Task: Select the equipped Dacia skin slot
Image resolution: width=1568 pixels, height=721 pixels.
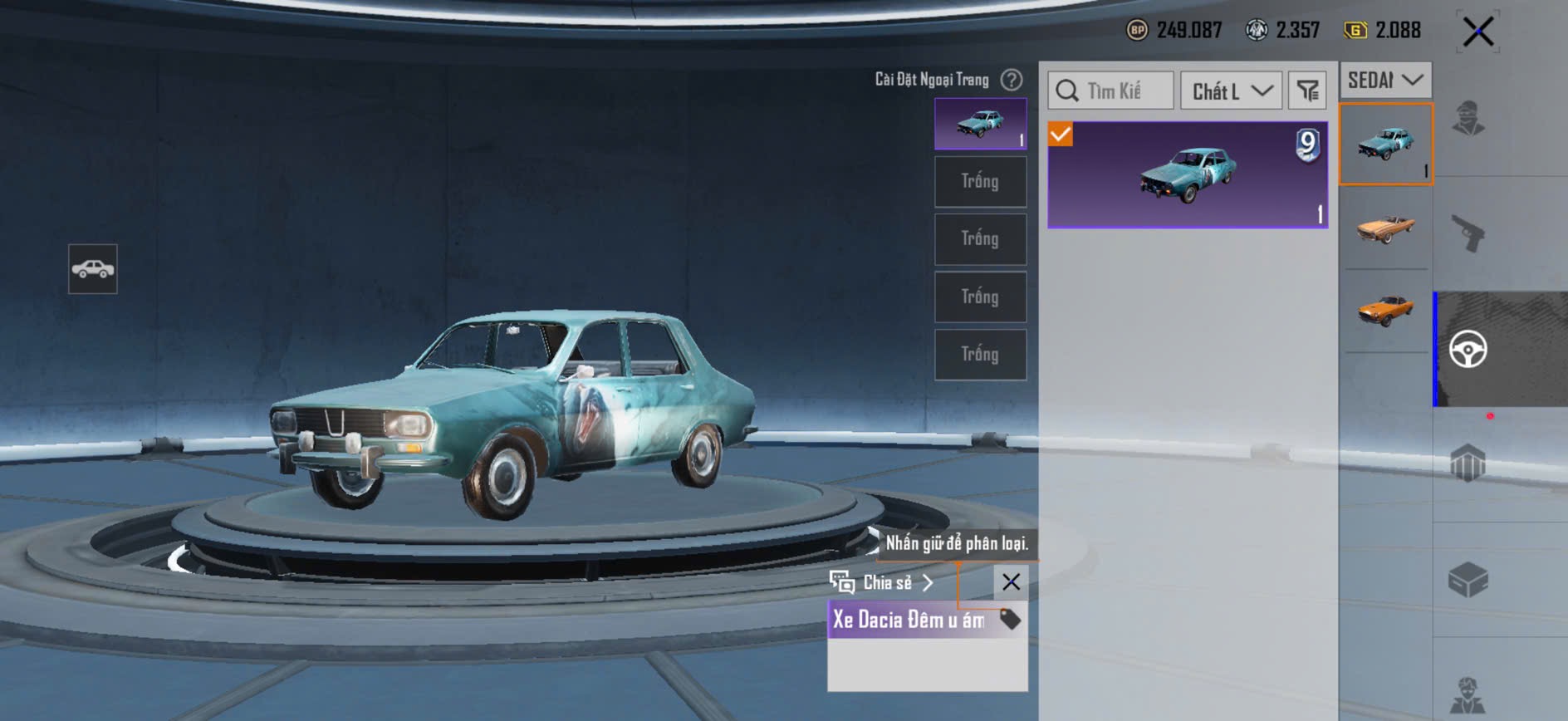Action: click(980, 124)
